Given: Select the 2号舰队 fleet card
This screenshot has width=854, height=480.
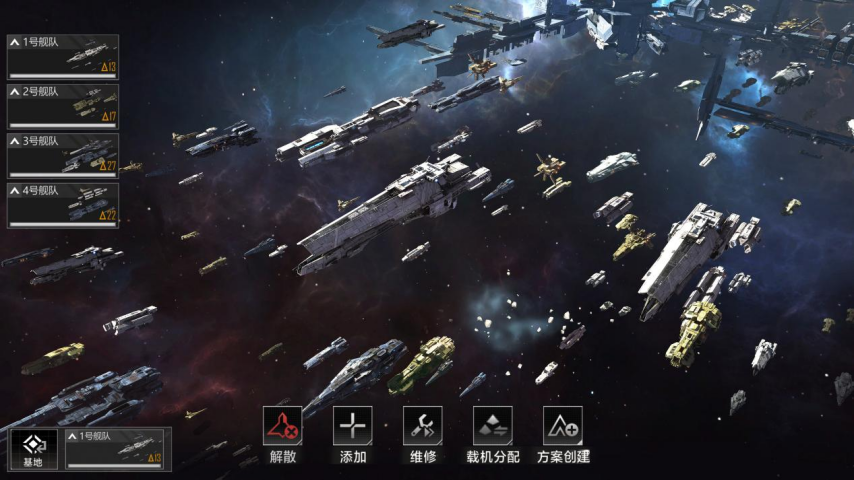Looking at the screenshot, I should coord(63,107).
